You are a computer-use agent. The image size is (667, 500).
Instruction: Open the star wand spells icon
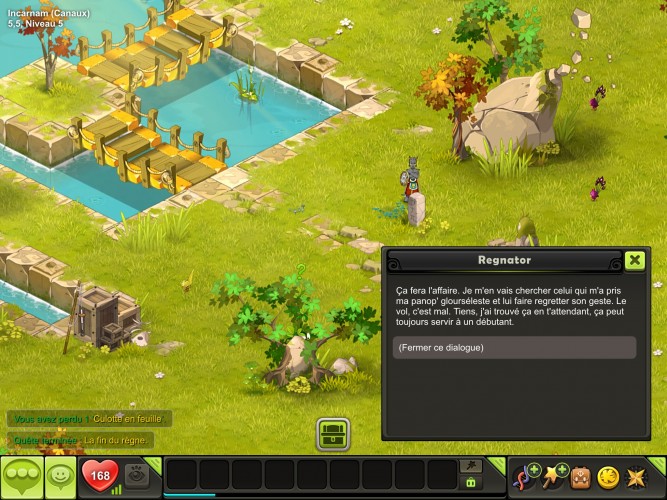tap(552, 476)
